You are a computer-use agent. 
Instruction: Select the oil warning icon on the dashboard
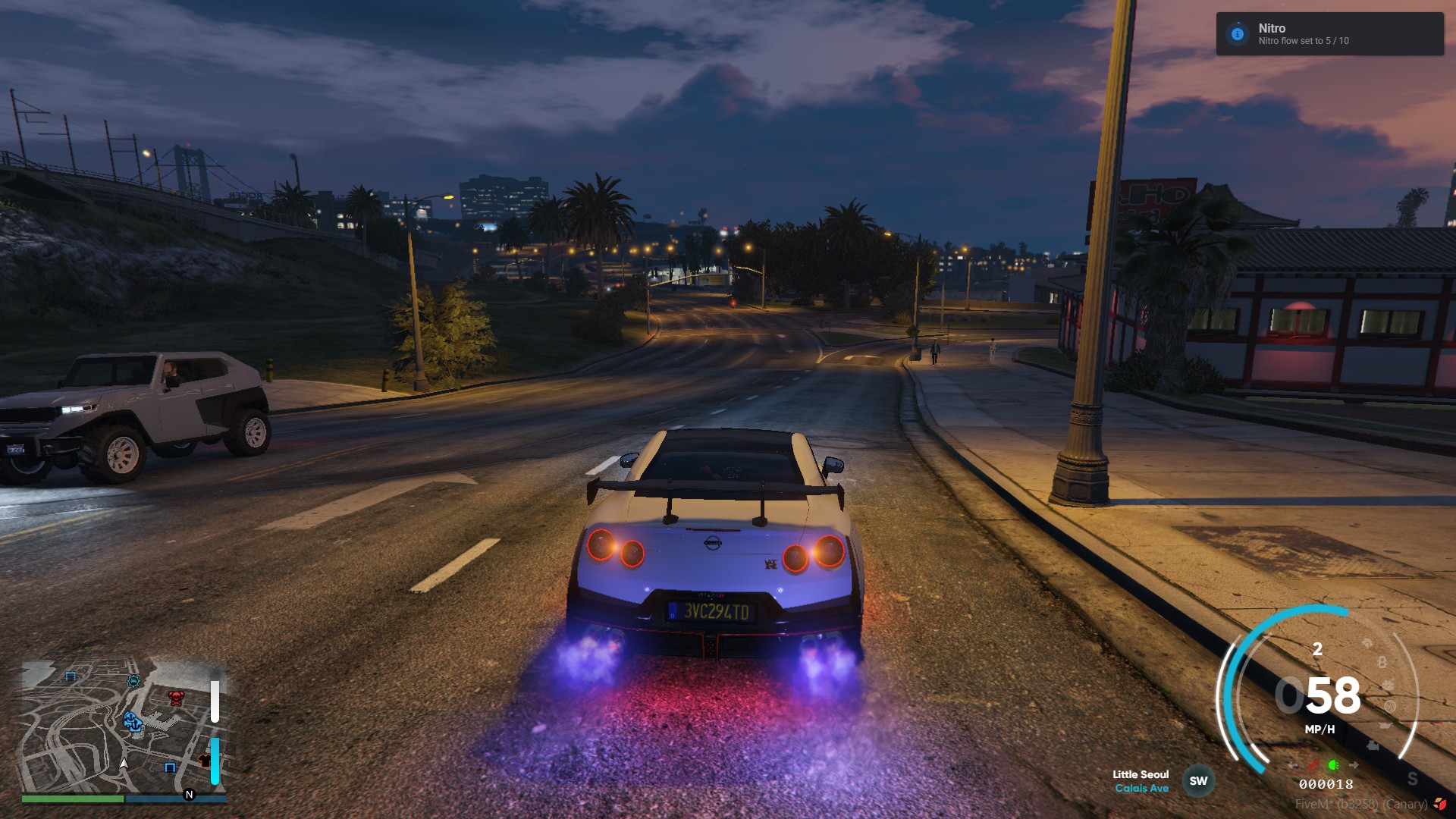1385,724
